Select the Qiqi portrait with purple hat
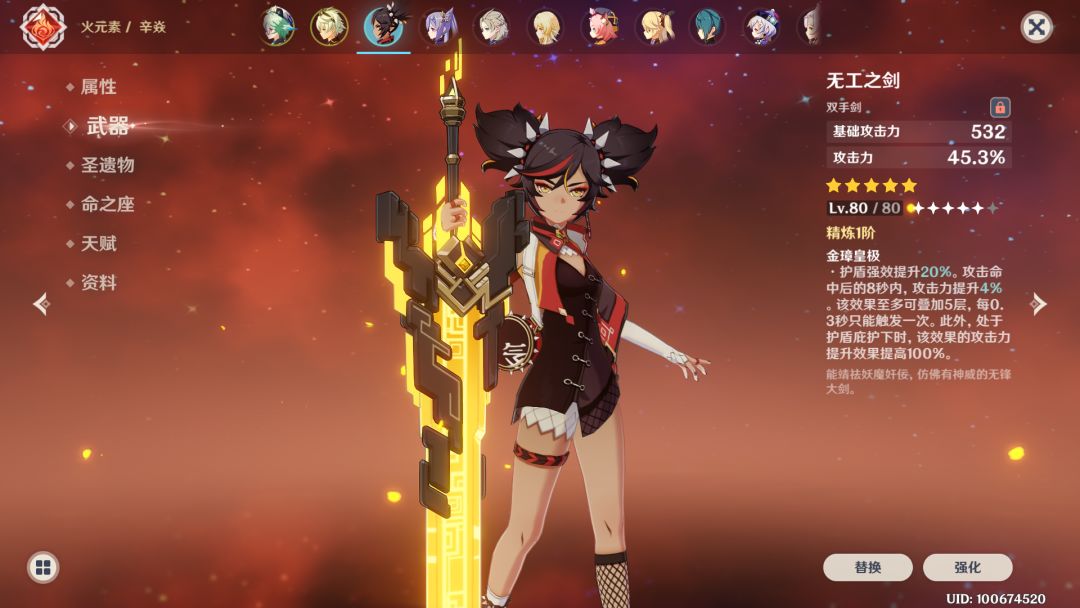1080x608 pixels. [x=762, y=27]
